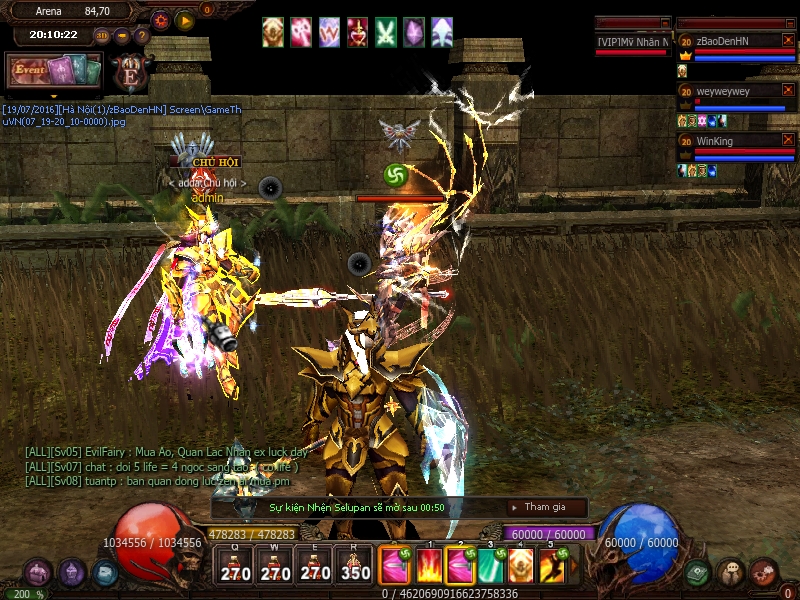800x600 pixels.
Task: Use the R potion slot showing 350
Action: 353,566
